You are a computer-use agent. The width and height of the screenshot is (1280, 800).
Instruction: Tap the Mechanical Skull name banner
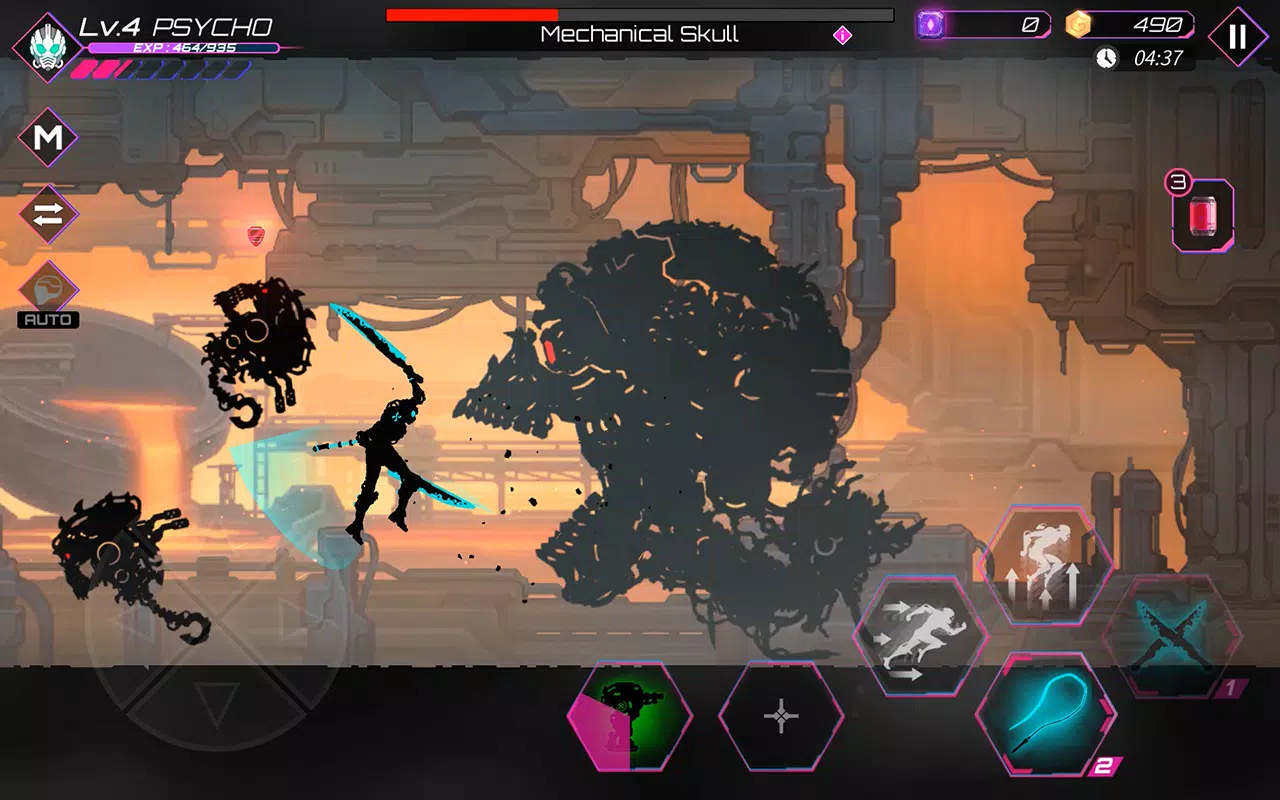click(640, 33)
